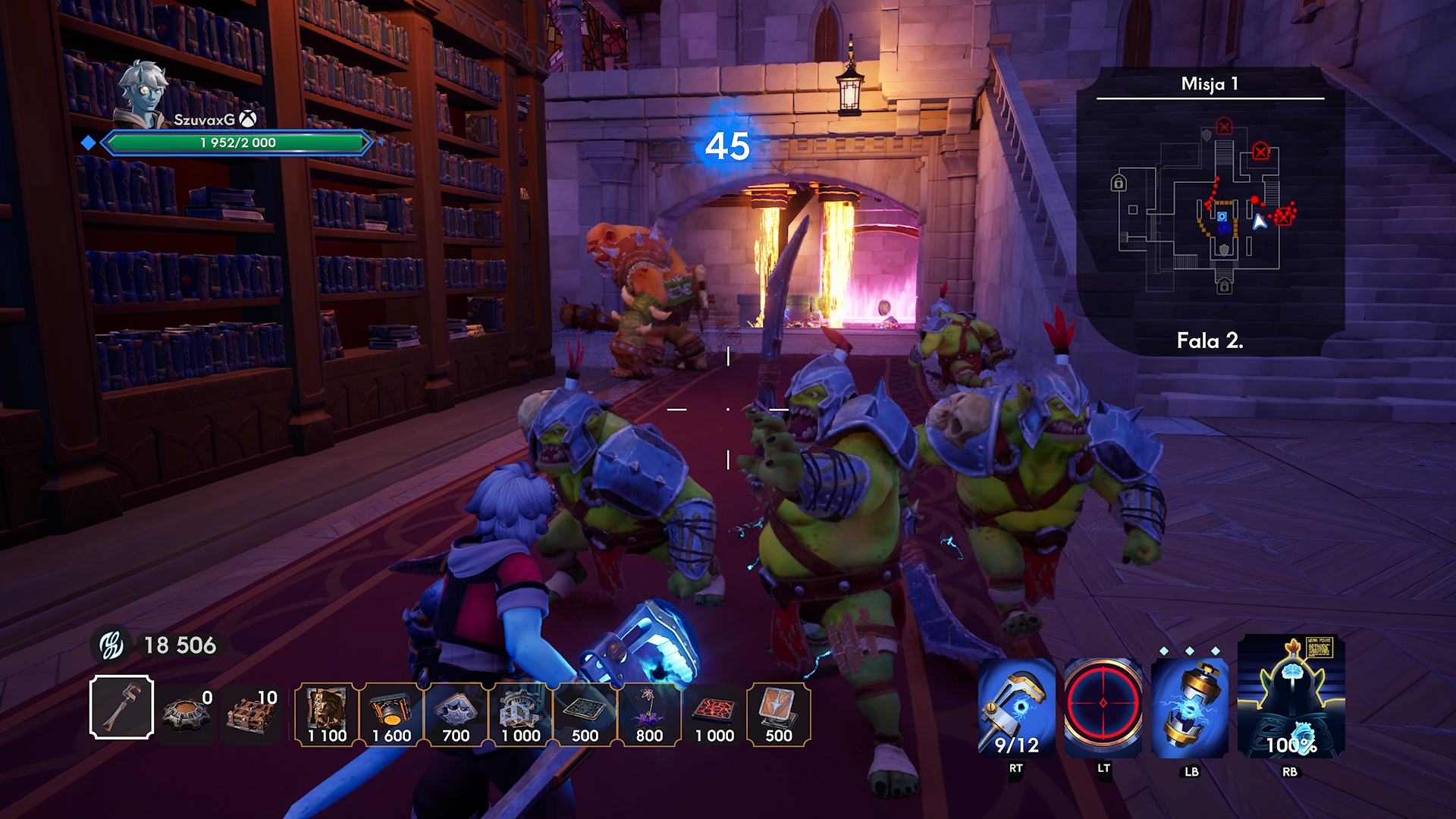Choose the lava floor trap costing 1 000
Image resolution: width=1456 pixels, height=819 pixels.
coord(714,714)
